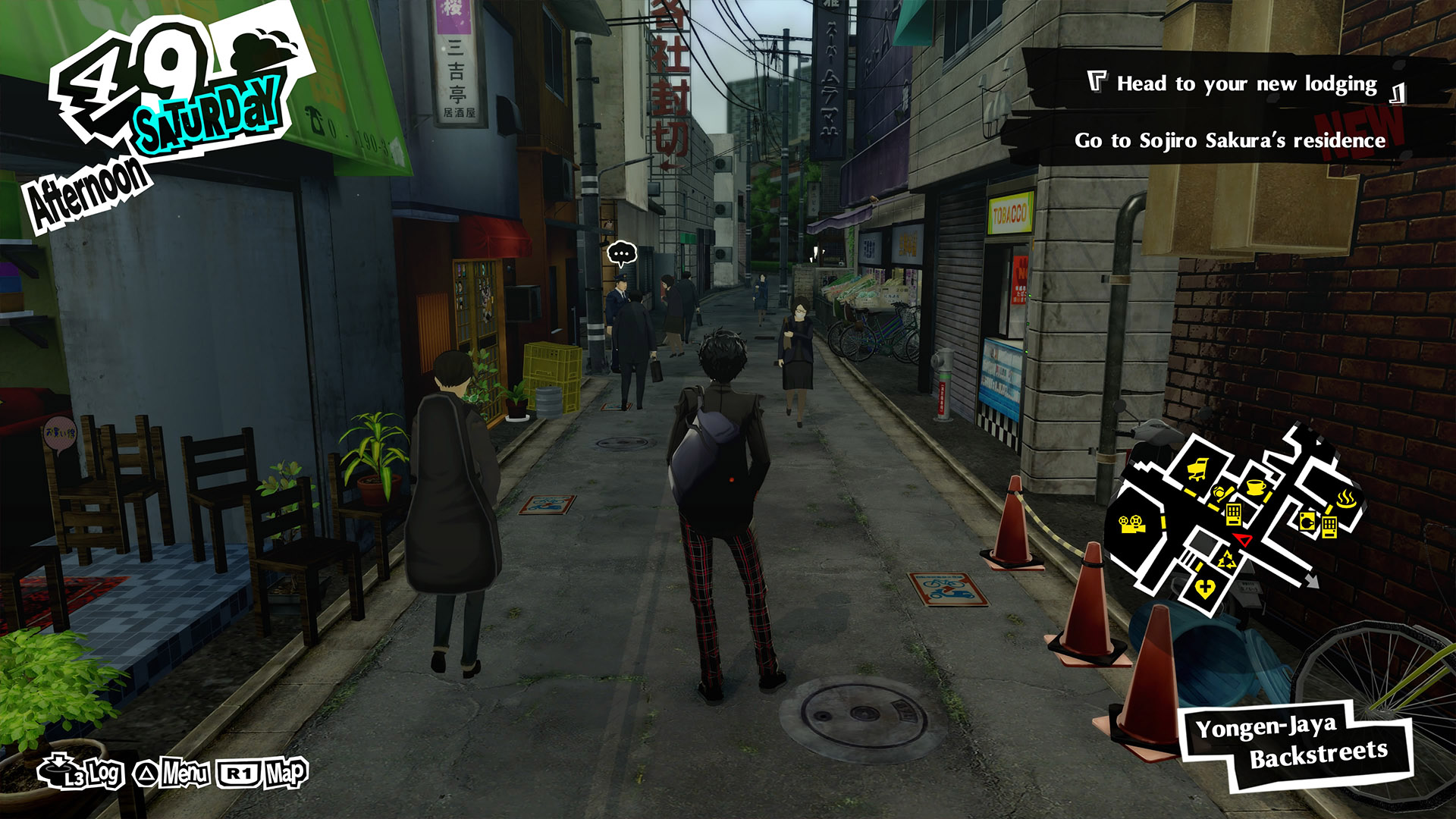This screenshot has width=1456, height=819.
Task: Click the red player arrow on the minimap
Action: [x=1242, y=539]
